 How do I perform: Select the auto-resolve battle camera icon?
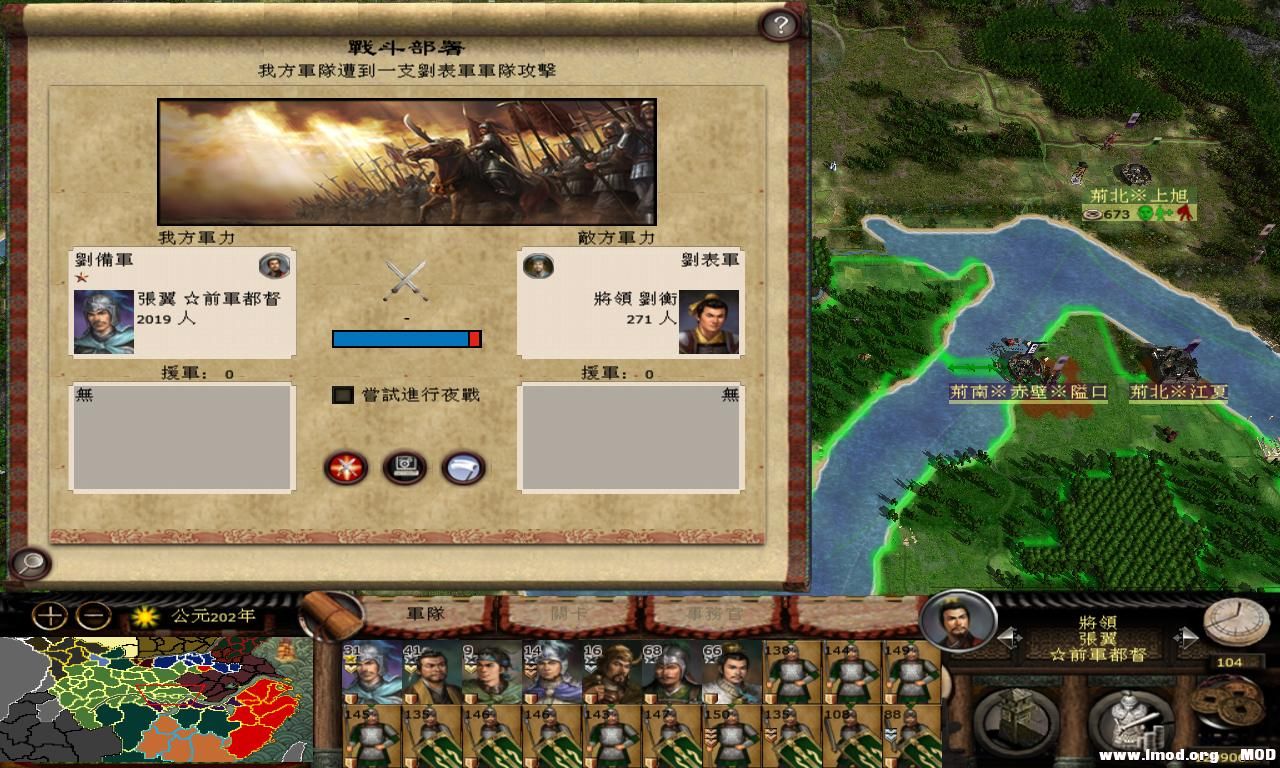click(x=404, y=468)
